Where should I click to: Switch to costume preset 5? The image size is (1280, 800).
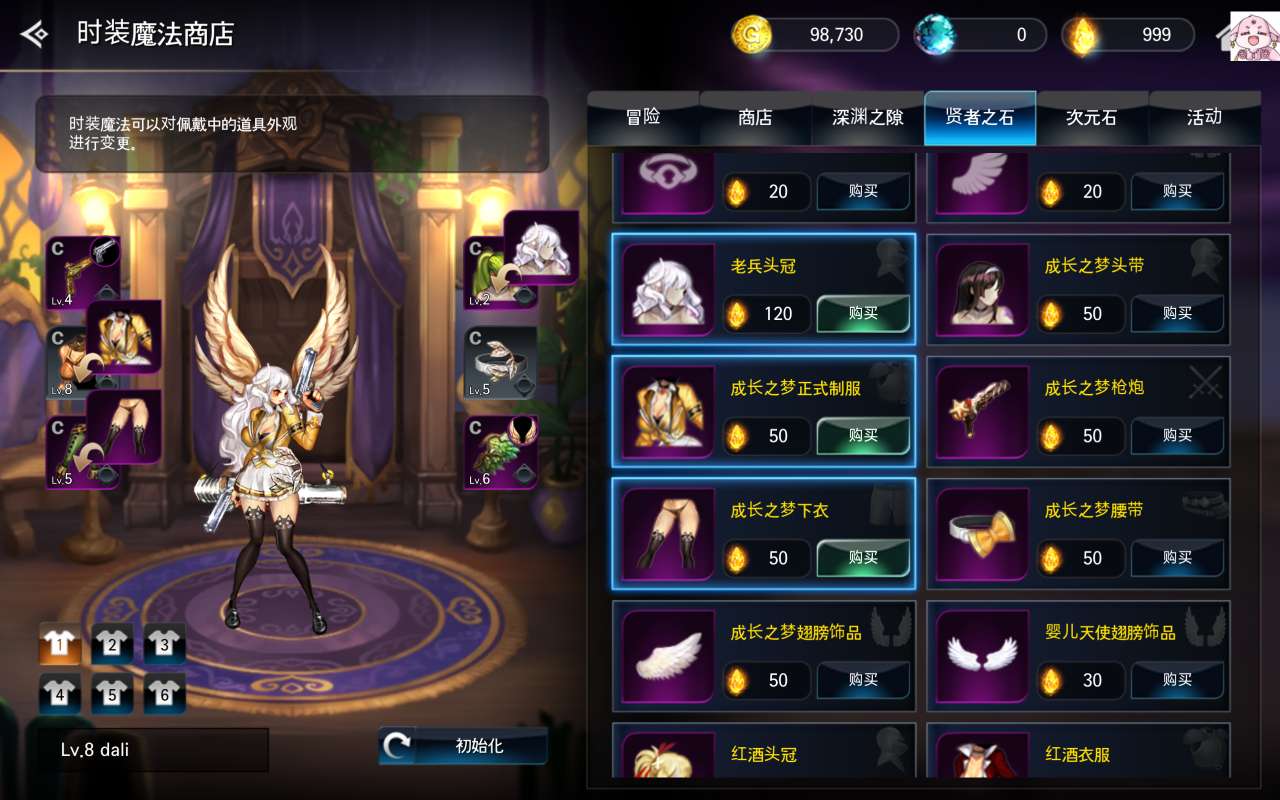click(112, 693)
